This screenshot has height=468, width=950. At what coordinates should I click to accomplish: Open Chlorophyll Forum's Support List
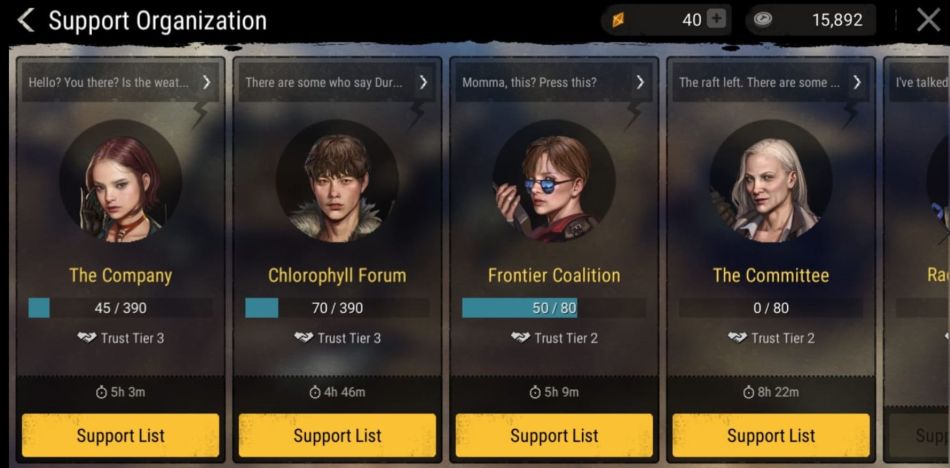coord(337,435)
